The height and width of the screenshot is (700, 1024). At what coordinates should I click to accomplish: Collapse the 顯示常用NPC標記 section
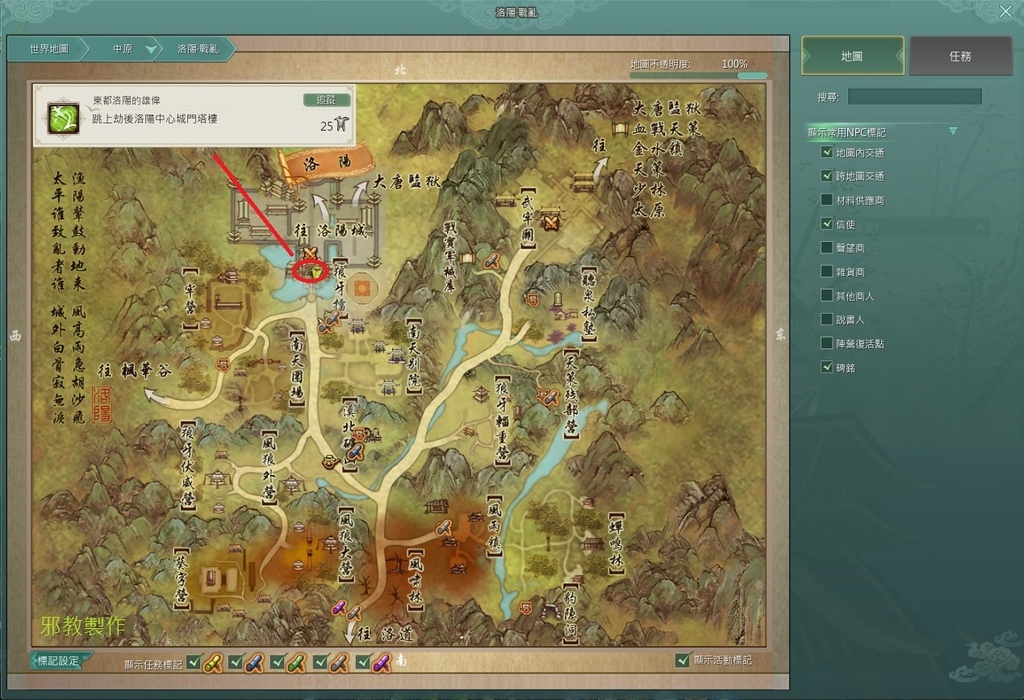pos(953,131)
